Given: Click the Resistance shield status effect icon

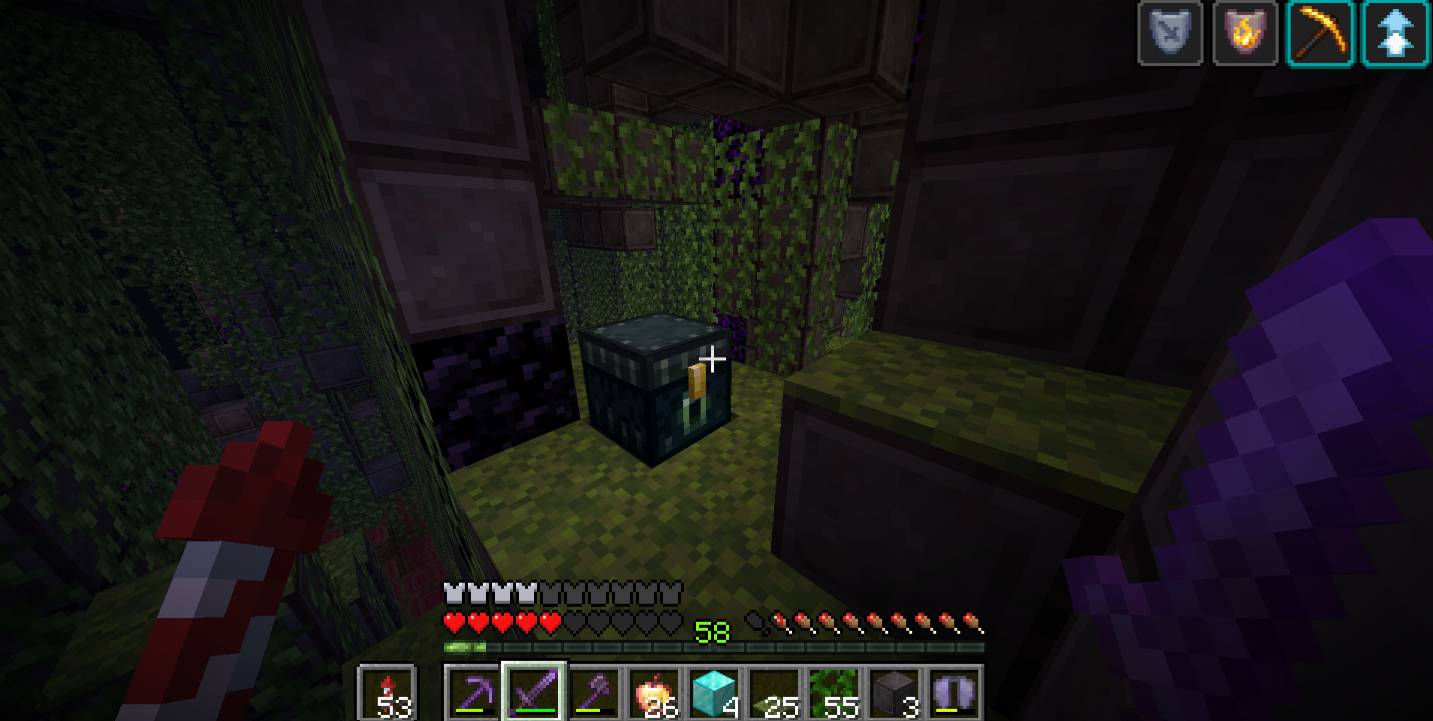Looking at the screenshot, I should pos(1170,34).
